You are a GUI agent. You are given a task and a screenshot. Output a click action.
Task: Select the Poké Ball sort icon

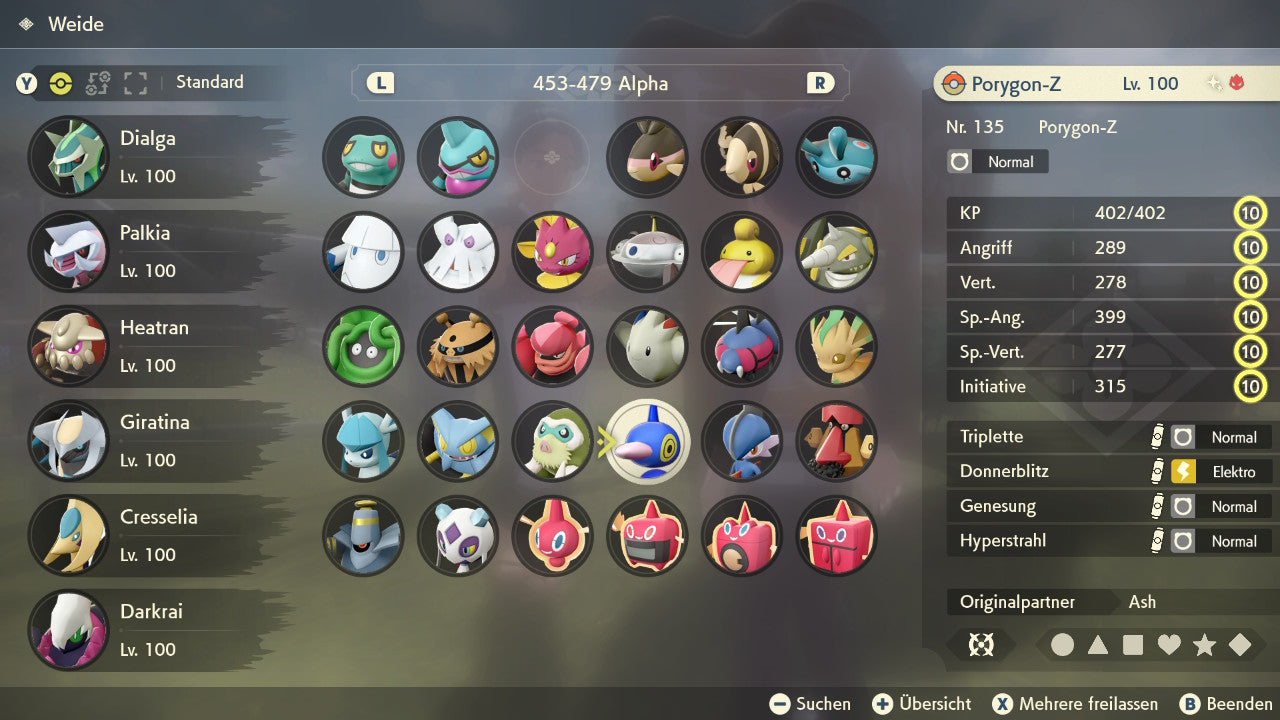pyautogui.click(x=60, y=84)
